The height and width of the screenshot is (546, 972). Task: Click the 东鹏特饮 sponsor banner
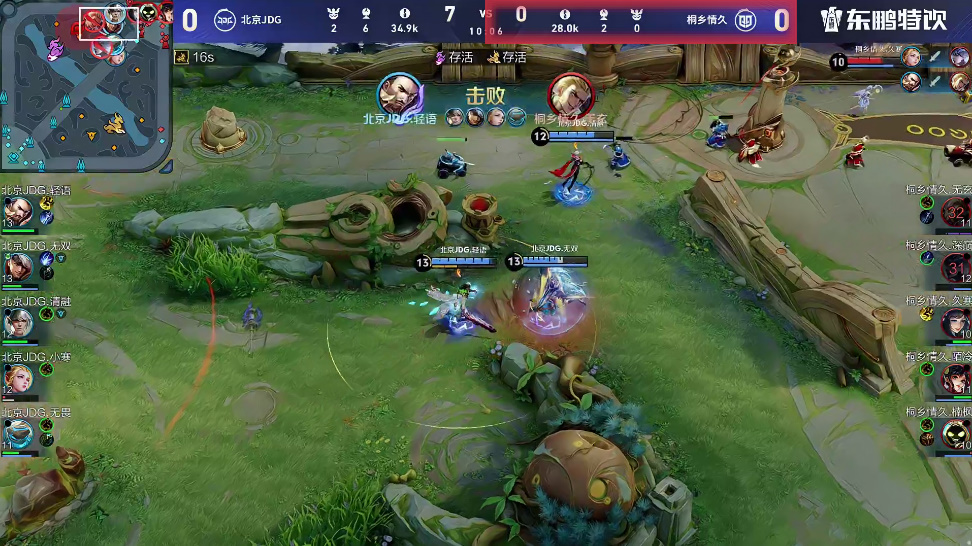[x=884, y=20]
